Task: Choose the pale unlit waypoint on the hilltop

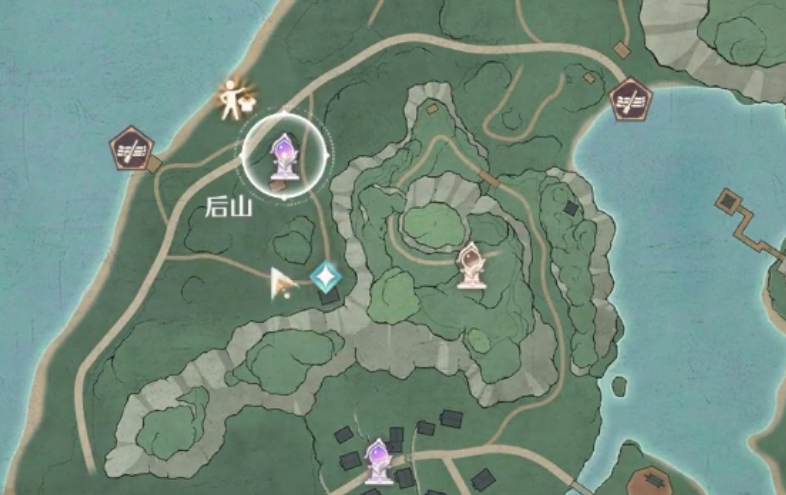Action: point(471,265)
